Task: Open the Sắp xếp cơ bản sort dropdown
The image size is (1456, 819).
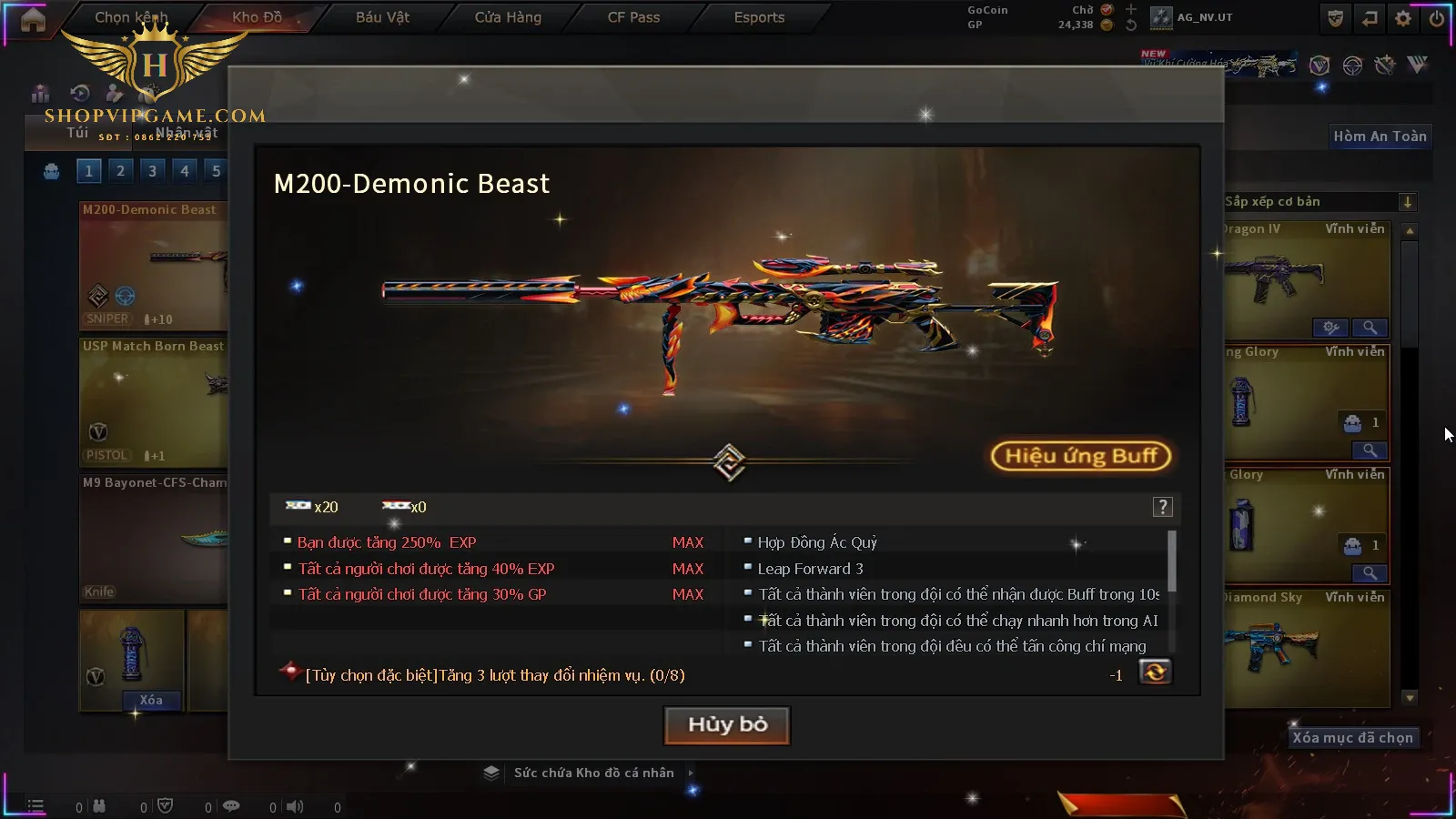Action: pyautogui.click(x=1407, y=202)
